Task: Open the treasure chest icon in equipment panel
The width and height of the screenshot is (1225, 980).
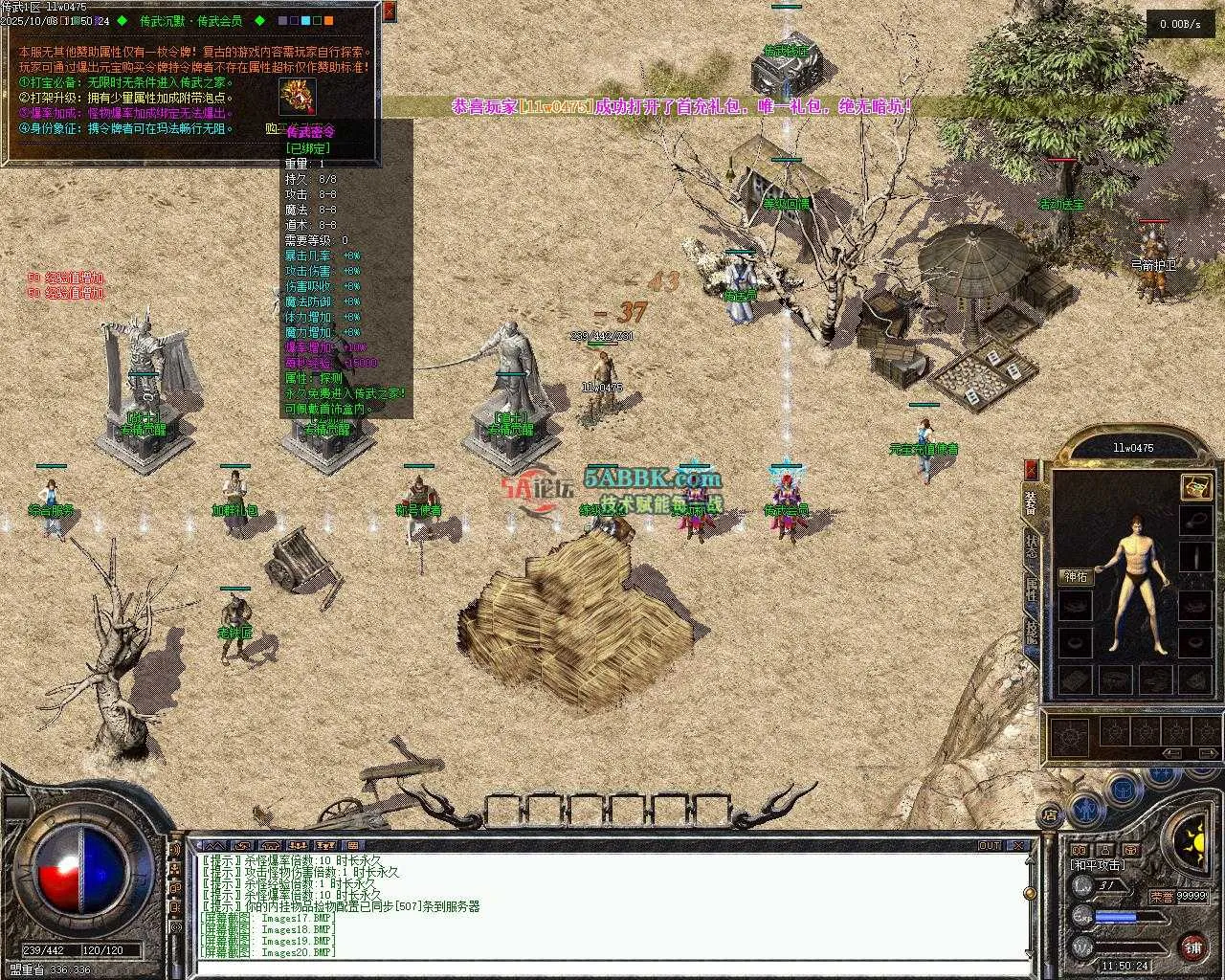Action: [1194, 486]
